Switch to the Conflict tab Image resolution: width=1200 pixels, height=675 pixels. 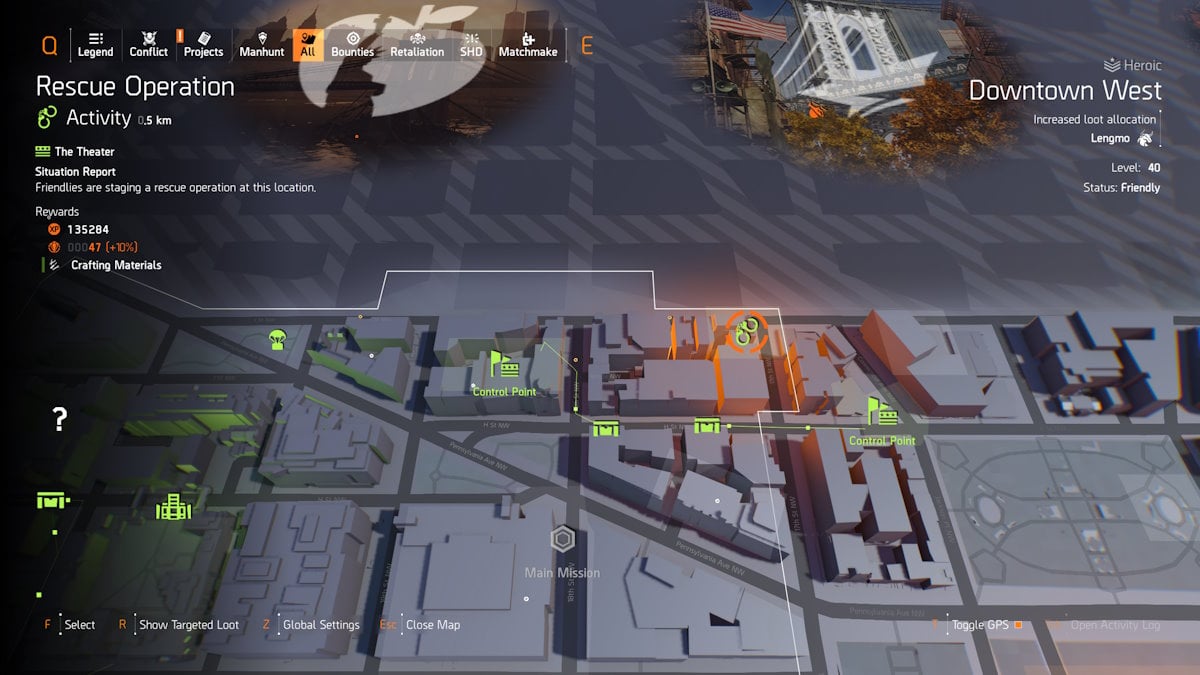point(149,44)
